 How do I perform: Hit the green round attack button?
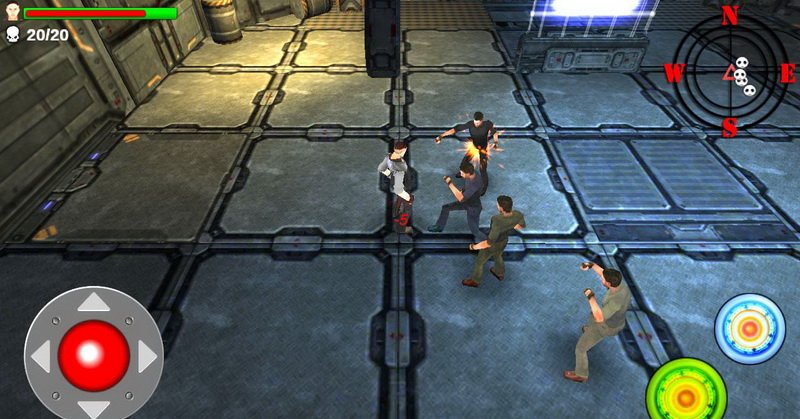coord(686,391)
